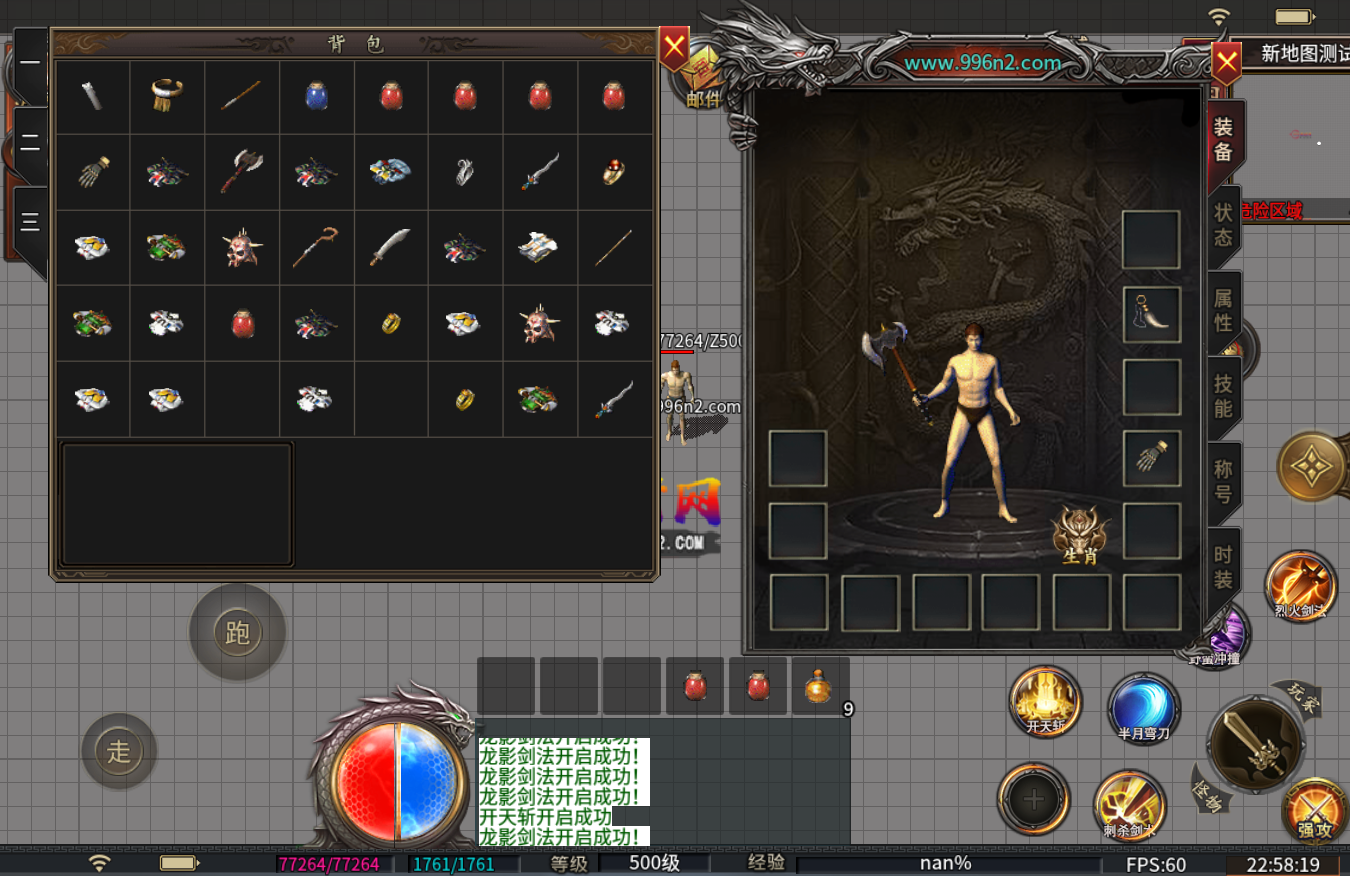
Task: Open the 属性 attributes tab
Action: point(1224,310)
